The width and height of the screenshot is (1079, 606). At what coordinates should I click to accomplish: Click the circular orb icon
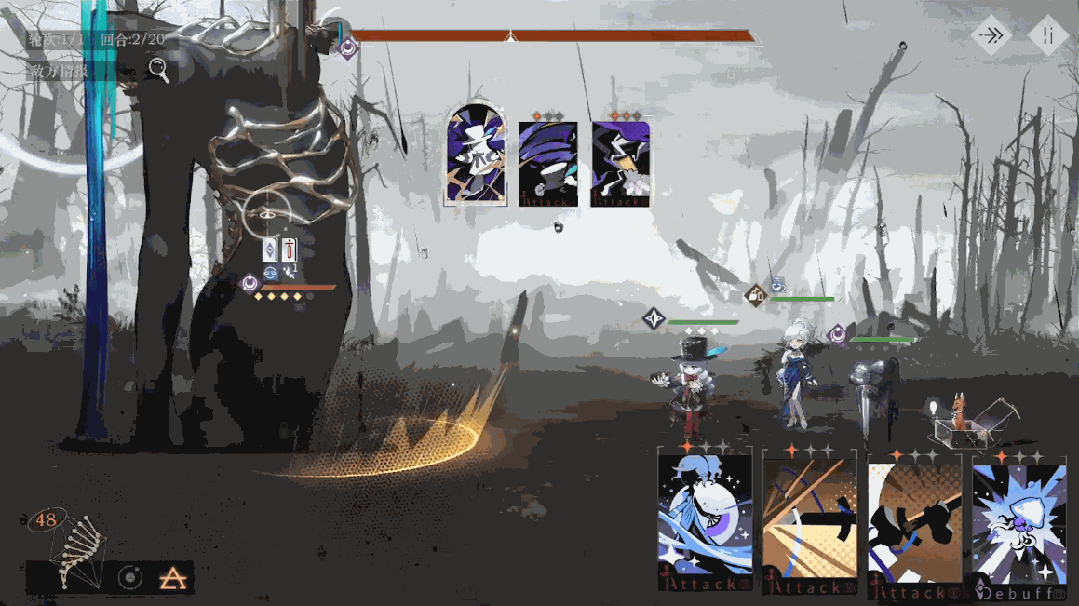pyautogui.click(x=129, y=577)
